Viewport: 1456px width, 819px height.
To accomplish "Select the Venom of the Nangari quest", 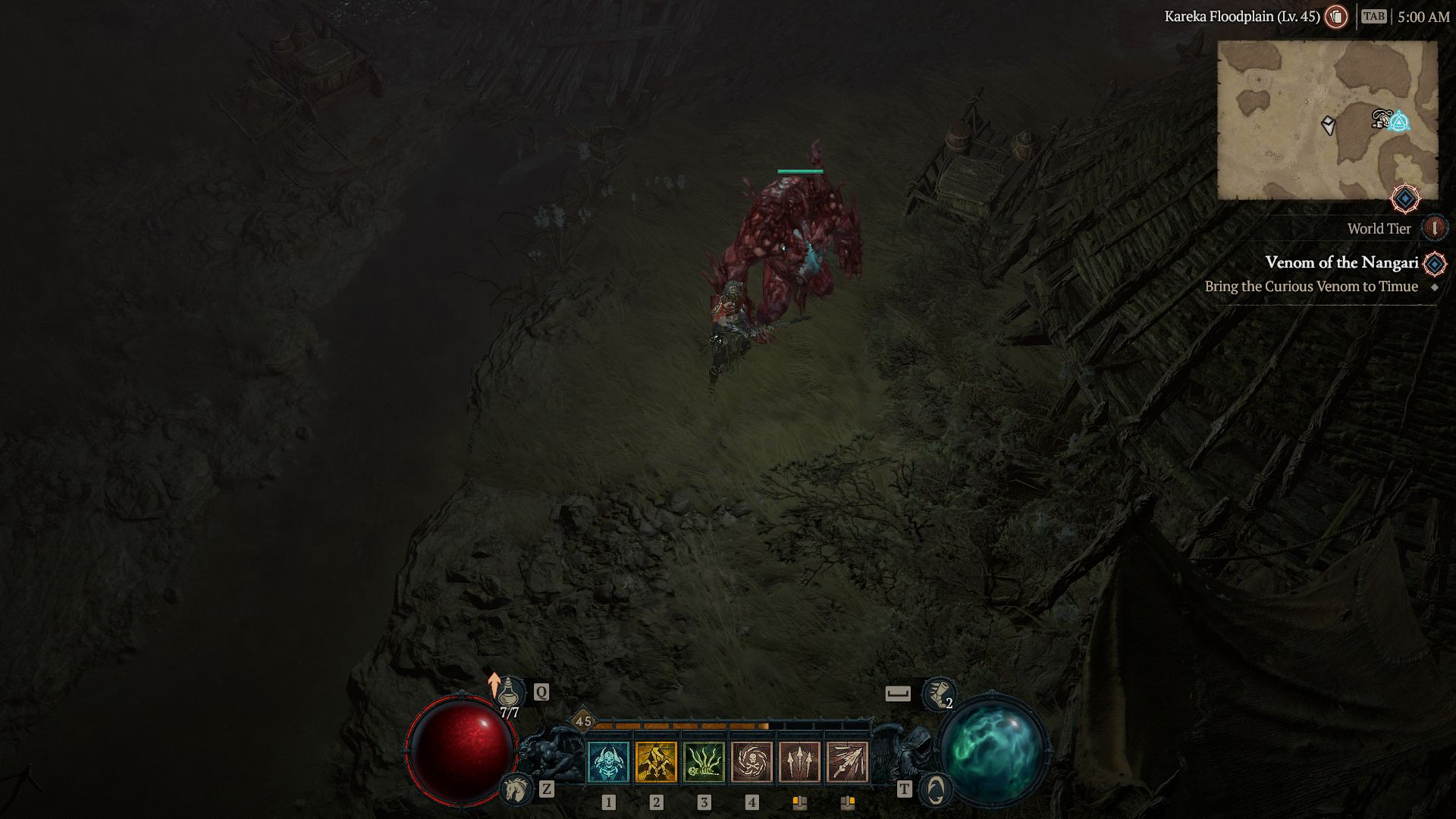I will [1341, 262].
